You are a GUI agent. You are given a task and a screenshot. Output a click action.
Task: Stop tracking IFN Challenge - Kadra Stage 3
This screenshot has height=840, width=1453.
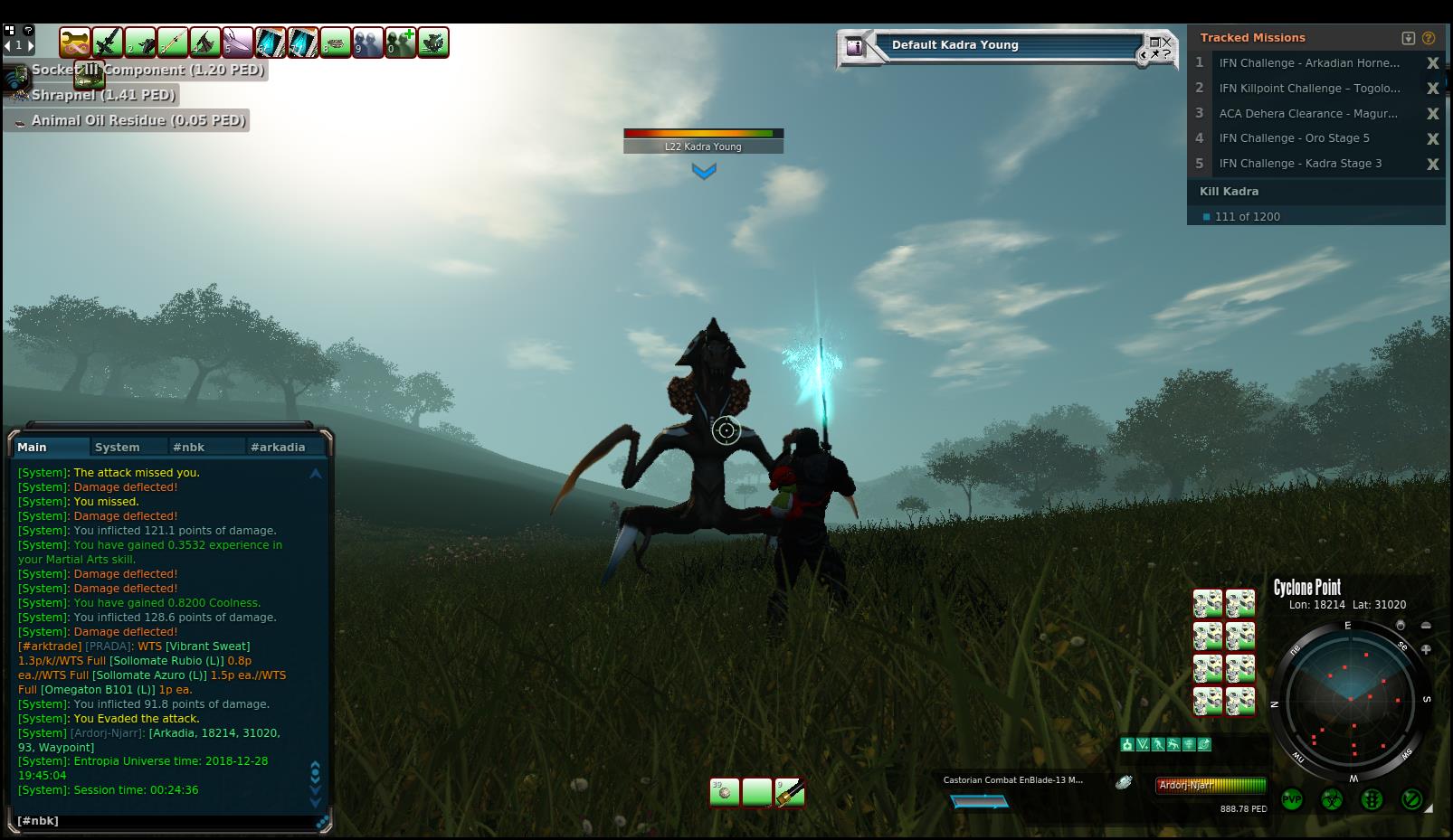pyautogui.click(x=1432, y=164)
